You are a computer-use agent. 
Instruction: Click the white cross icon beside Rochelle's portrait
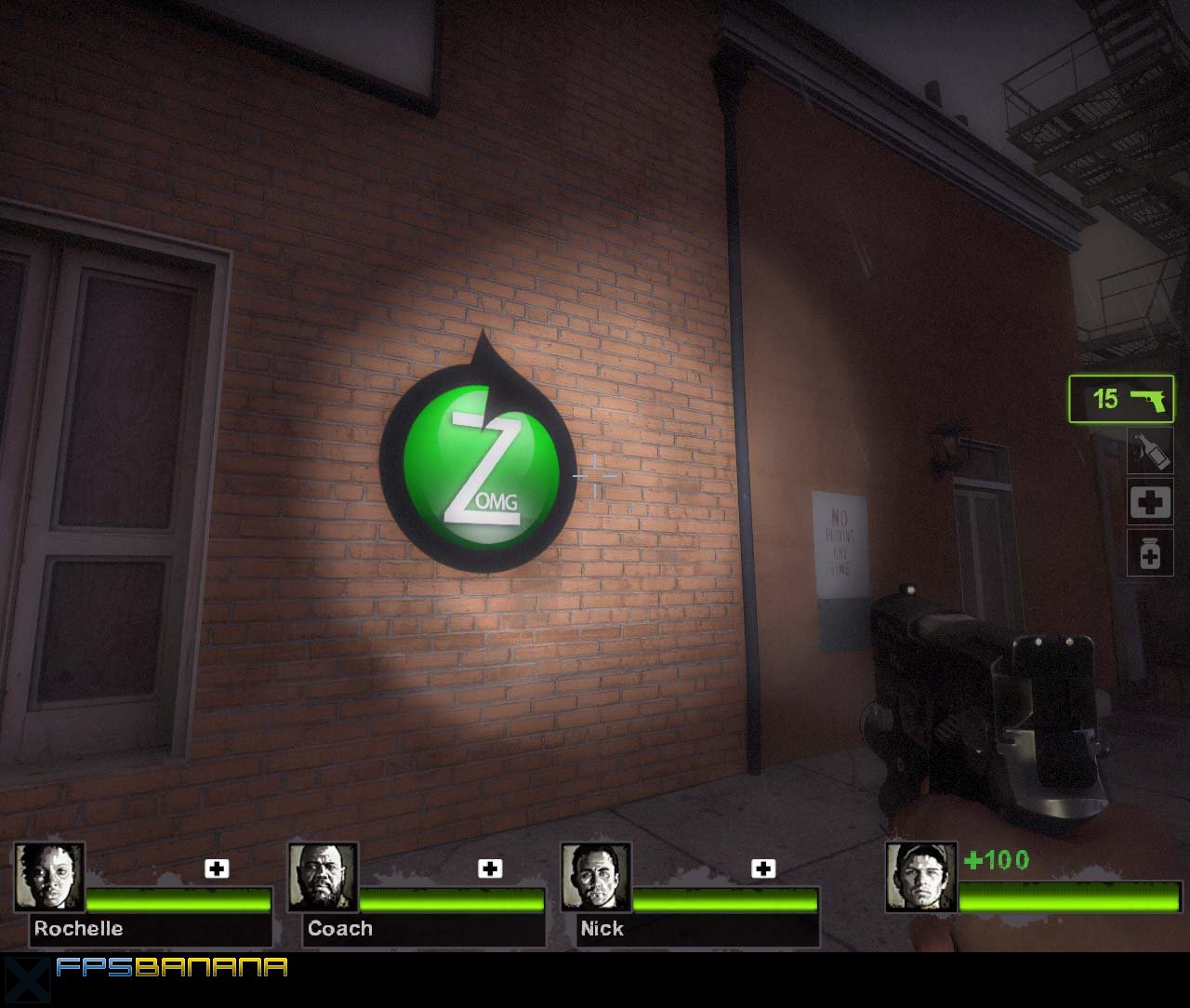218,869
